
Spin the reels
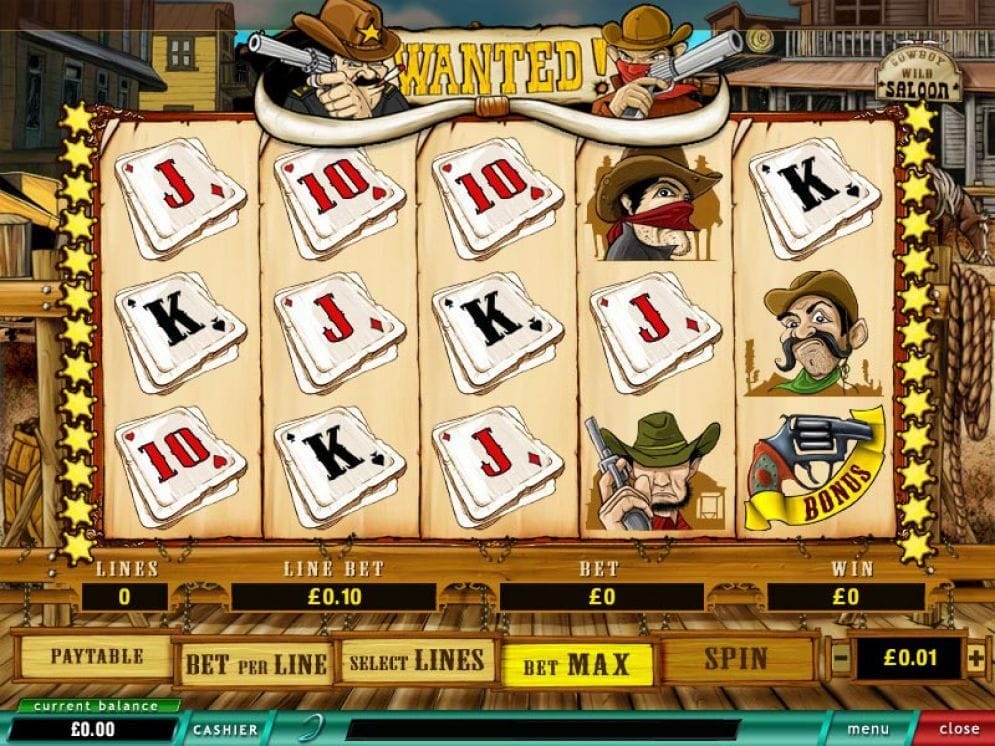point(736,658)
